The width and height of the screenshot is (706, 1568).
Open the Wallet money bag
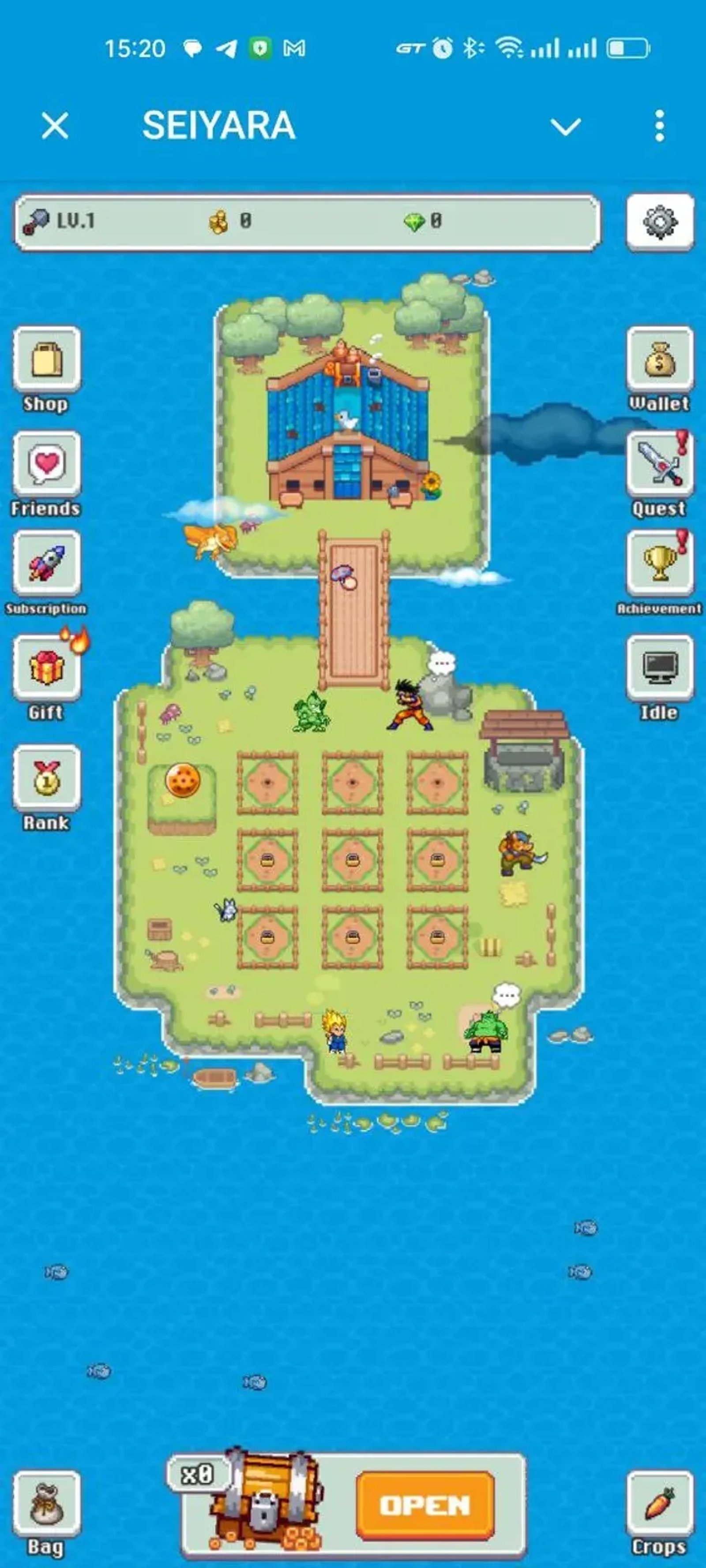(x=660, y=365)
